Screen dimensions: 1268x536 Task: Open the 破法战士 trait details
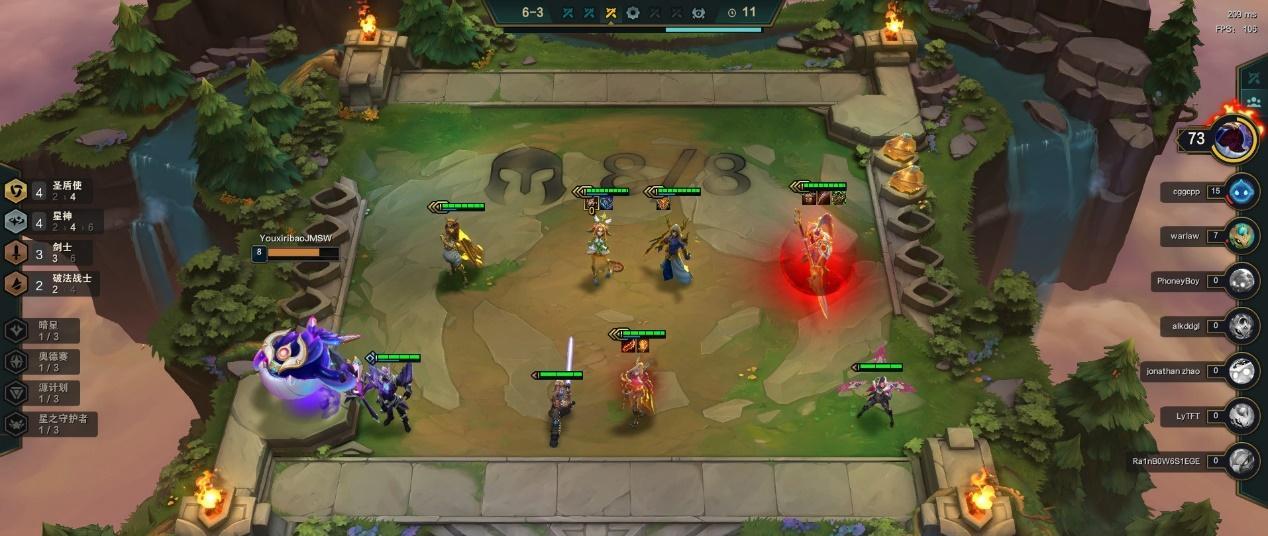coord(52,284)
